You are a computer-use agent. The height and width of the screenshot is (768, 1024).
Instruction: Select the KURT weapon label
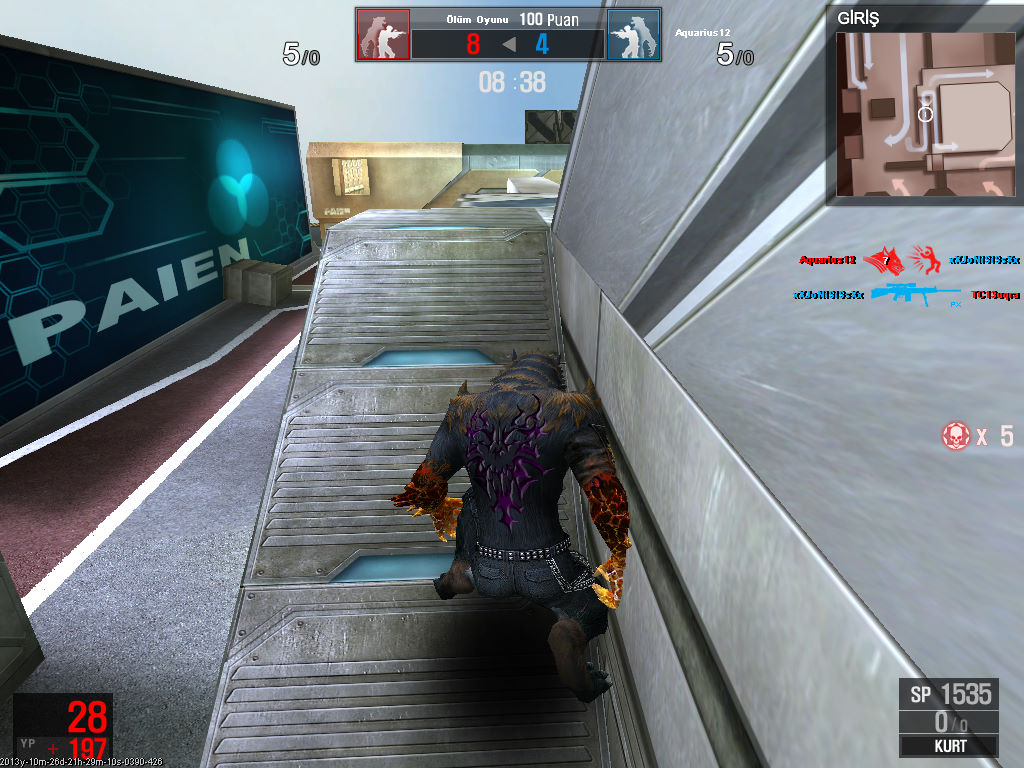[948, 746]
